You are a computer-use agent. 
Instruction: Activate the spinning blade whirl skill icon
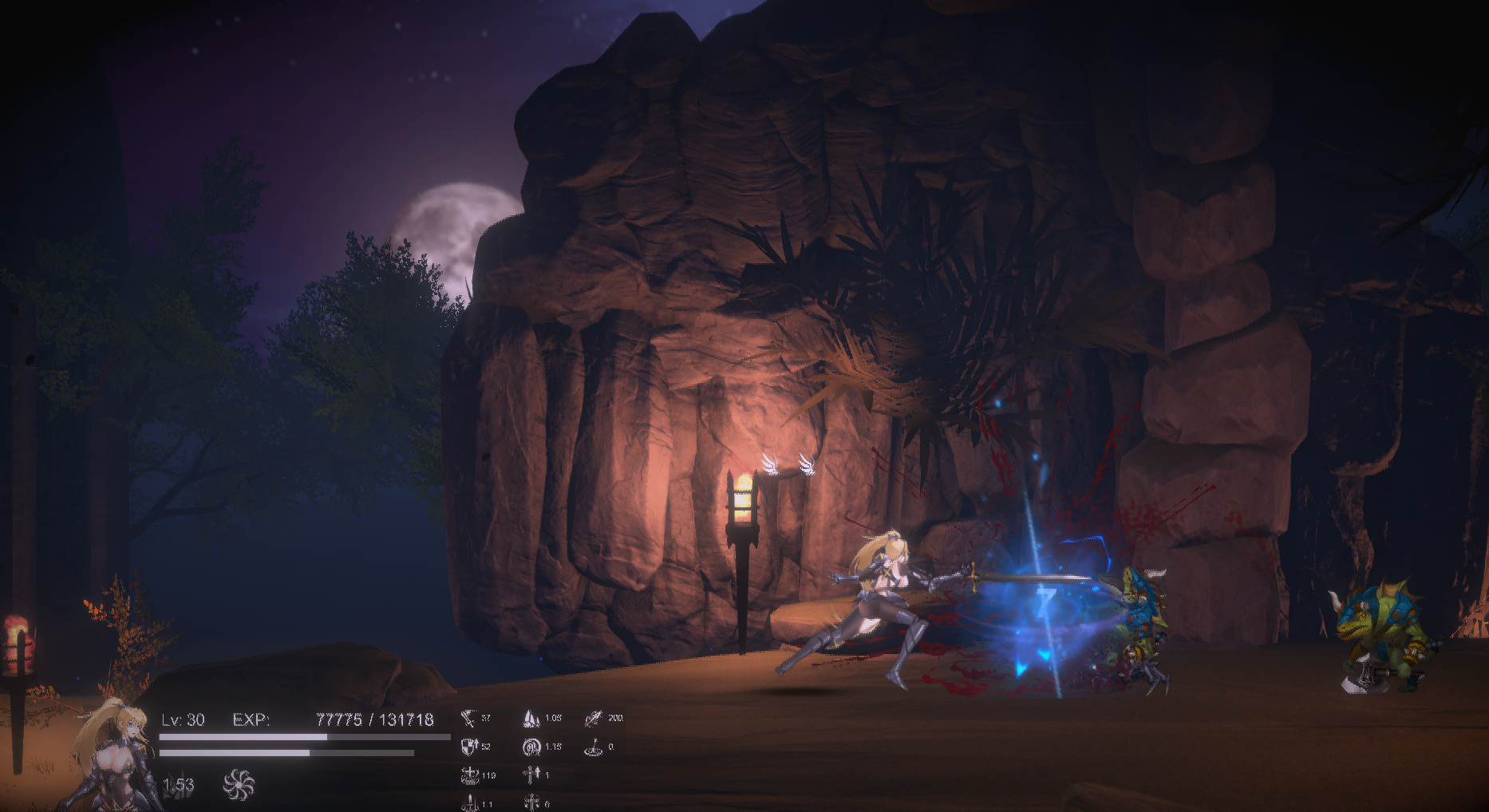(239, 785)
